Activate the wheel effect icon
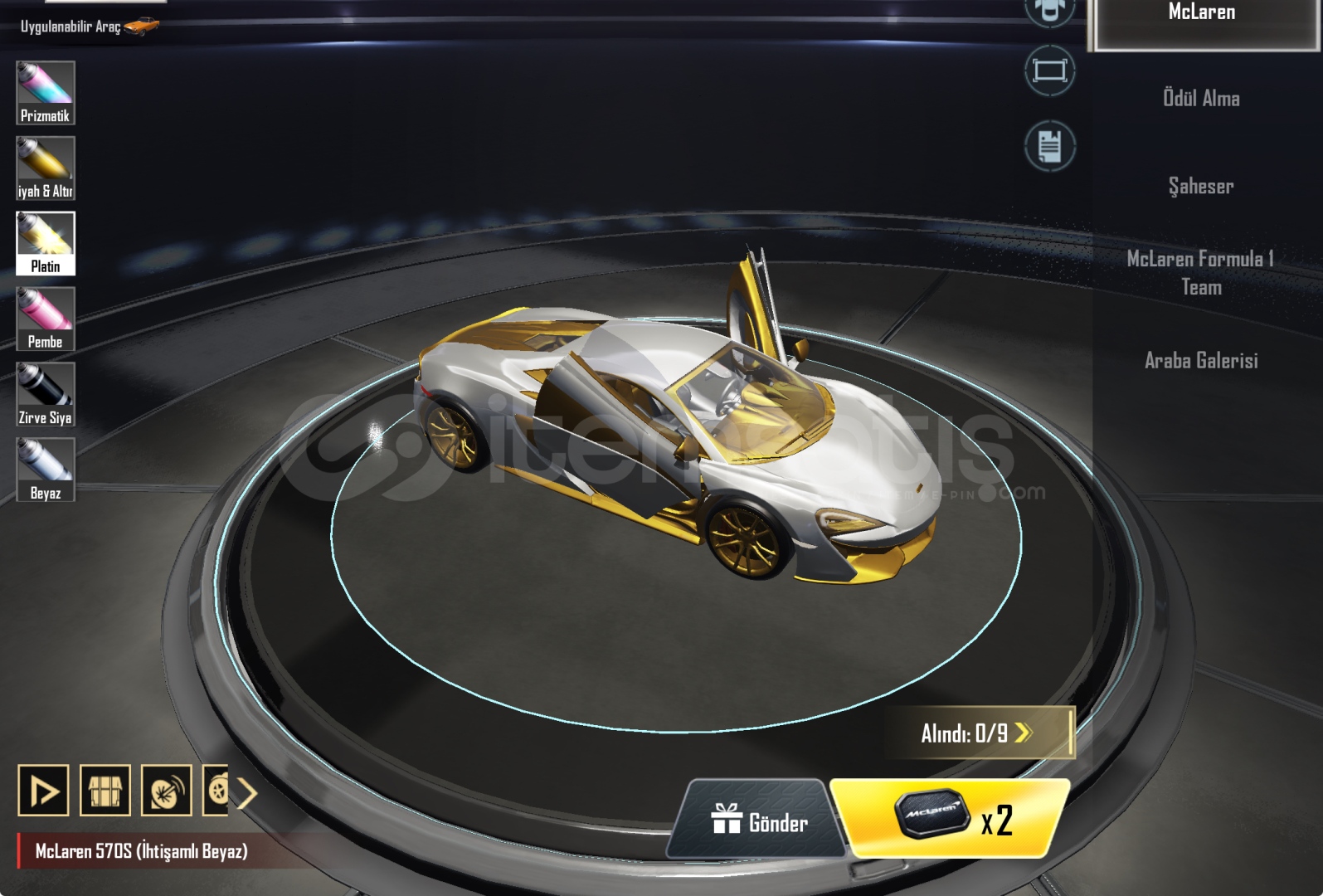The image size is (1323, 896). tap(166, 791)
